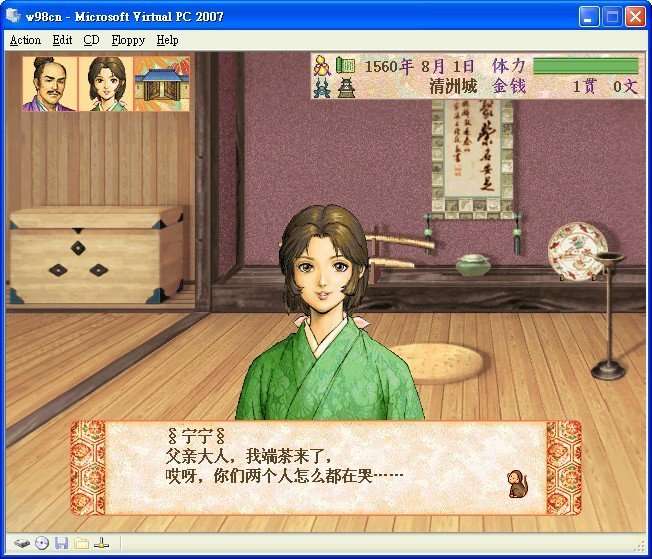
Task: Open the Floppy menu
Action: click(x=128, y=40)
